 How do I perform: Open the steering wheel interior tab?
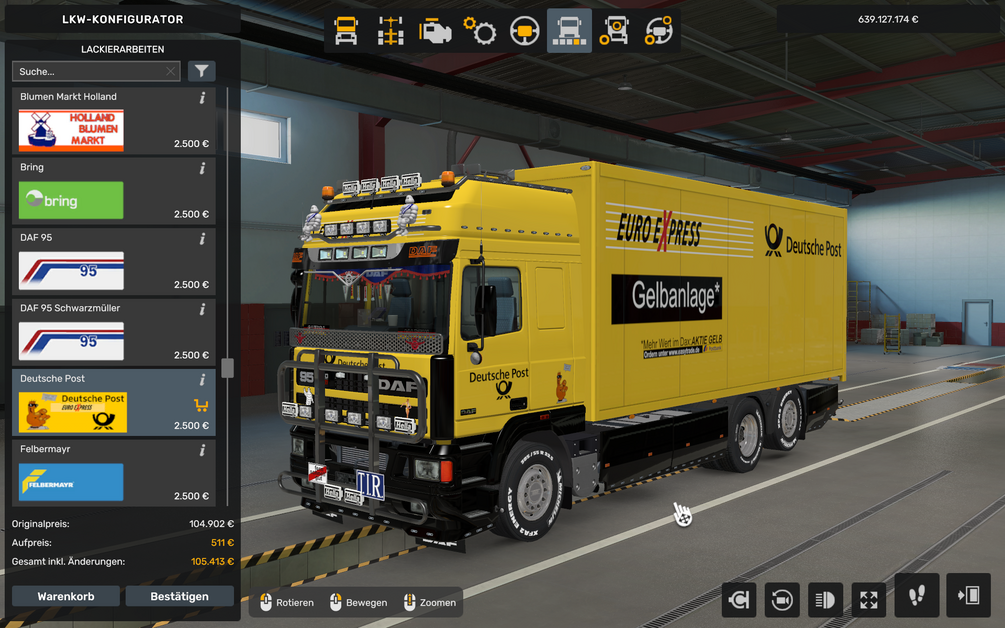pyautogui.click(x=524, y=32)
